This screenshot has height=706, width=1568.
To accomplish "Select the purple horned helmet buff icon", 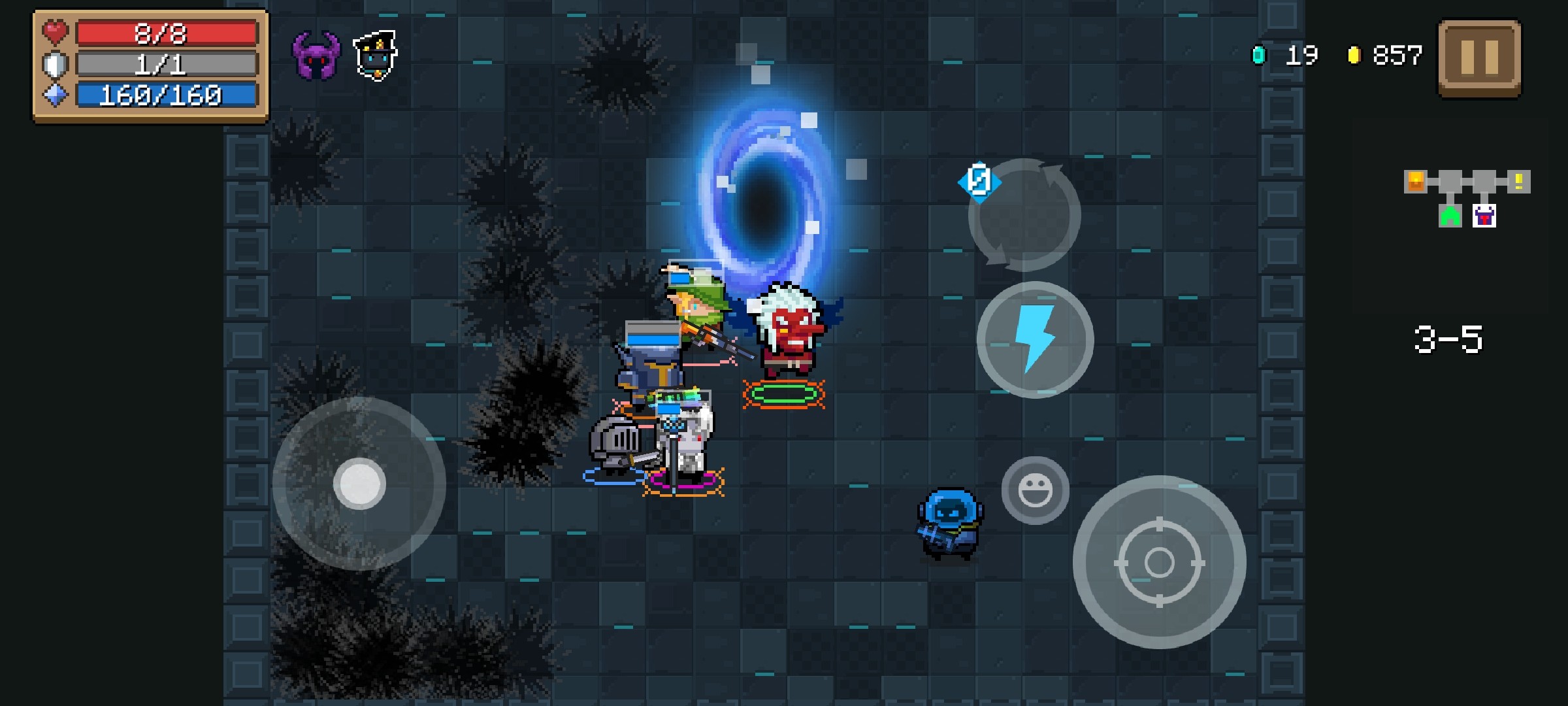I will [316, 56].
